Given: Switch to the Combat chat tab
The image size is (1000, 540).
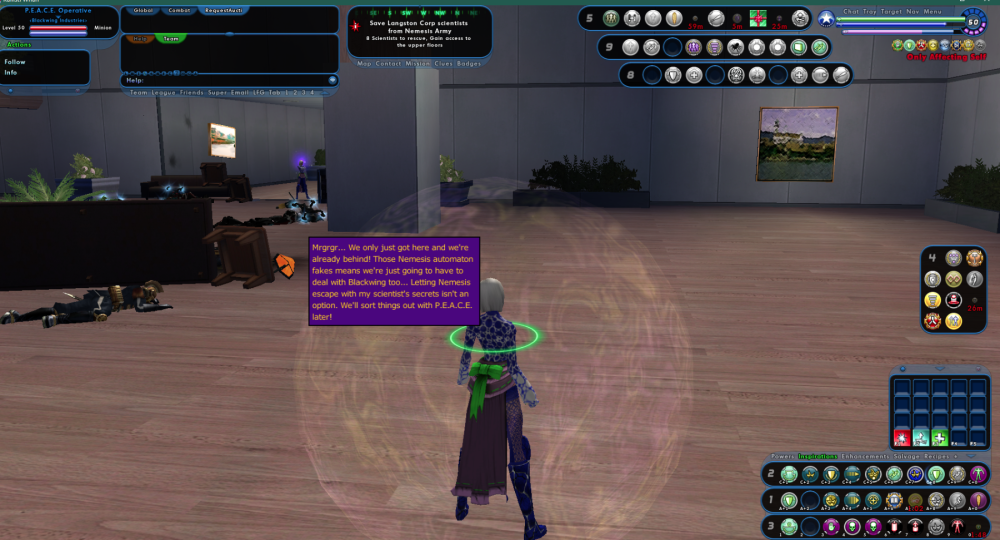Looking at the screenshot, I should pos(179,10).
